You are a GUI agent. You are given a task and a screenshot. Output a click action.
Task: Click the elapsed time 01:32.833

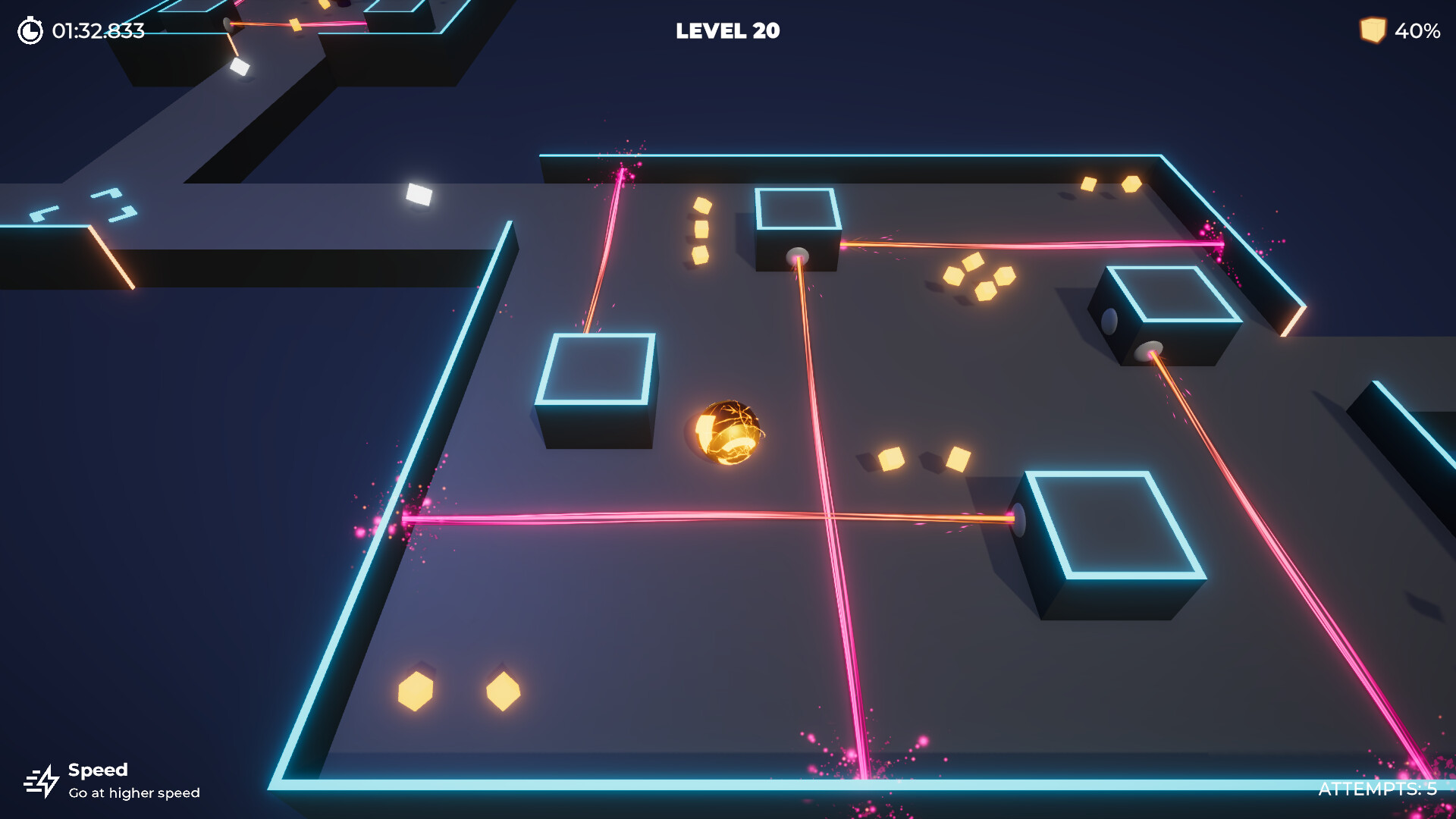tap(96, 32)
